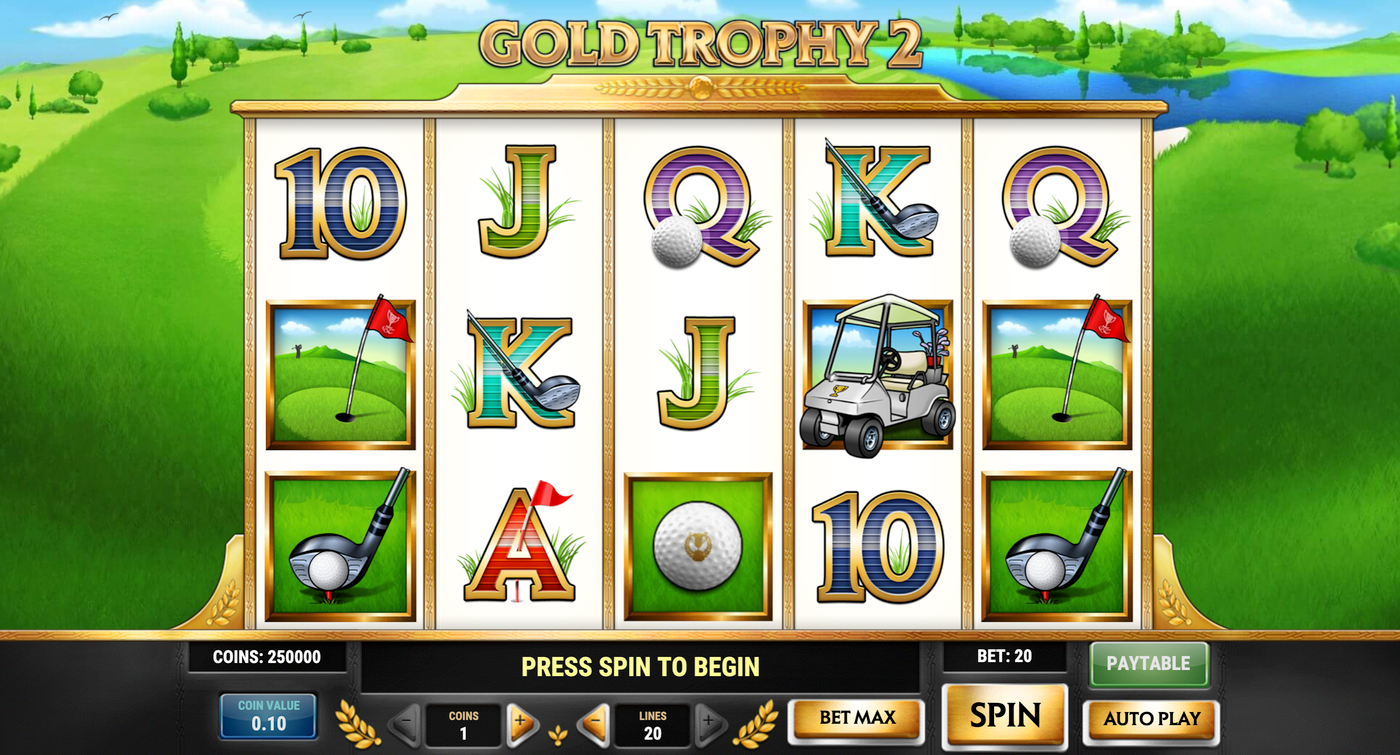Click BET MAX to wager maximum
This screenshot has width=1400, height=755.
pyautogui.click(x=856, y=718)
